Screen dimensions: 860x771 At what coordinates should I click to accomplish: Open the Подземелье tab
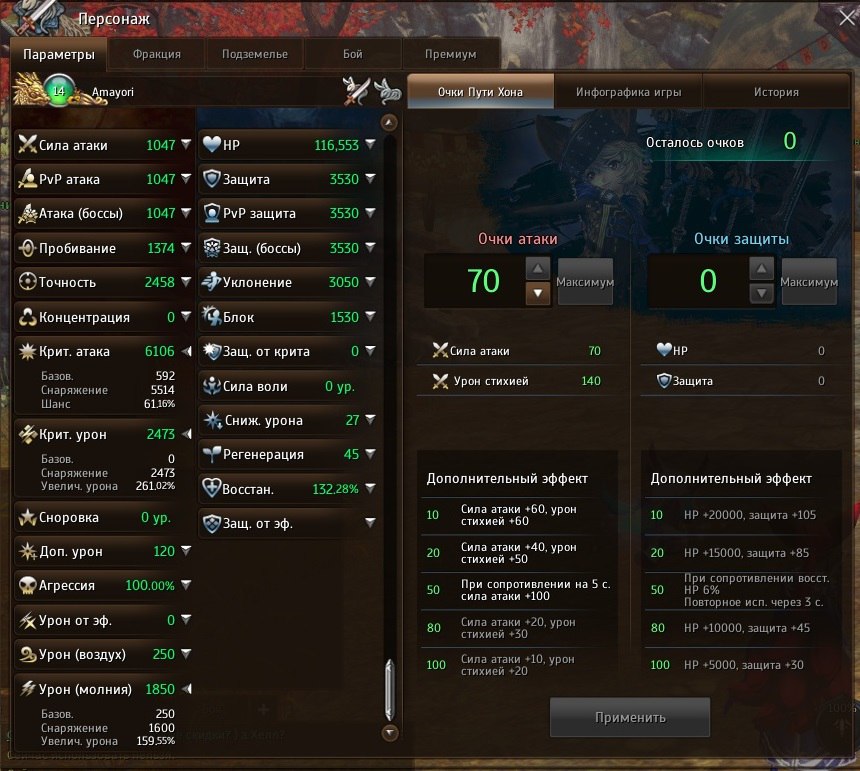click(x=254, y=54)
